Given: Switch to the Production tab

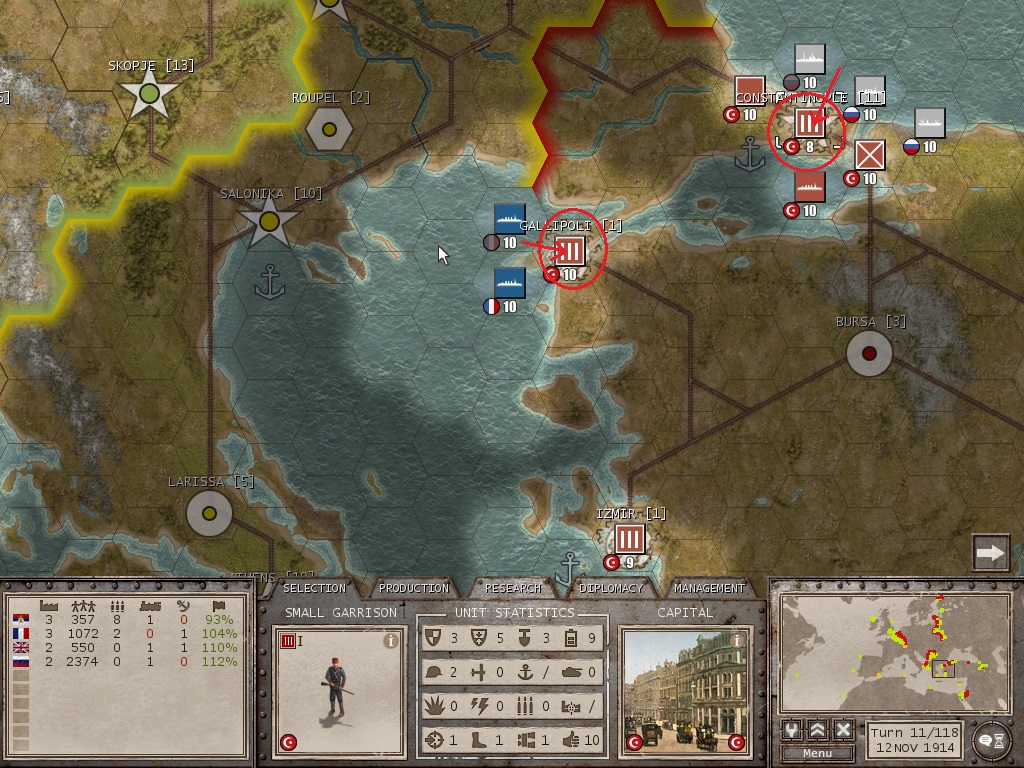Looking at the screenshot, I should [x=414, y=588].
